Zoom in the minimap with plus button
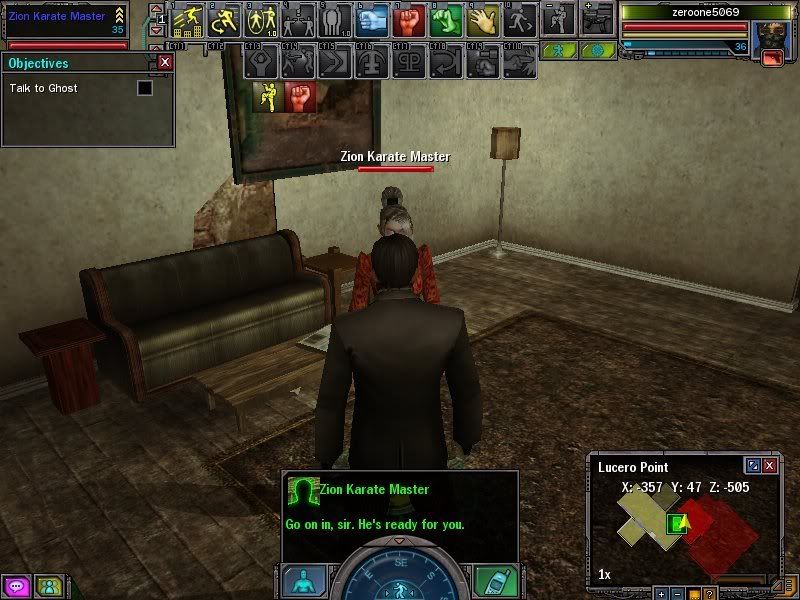The image size is (800, 600). click(x=662, y=594)
